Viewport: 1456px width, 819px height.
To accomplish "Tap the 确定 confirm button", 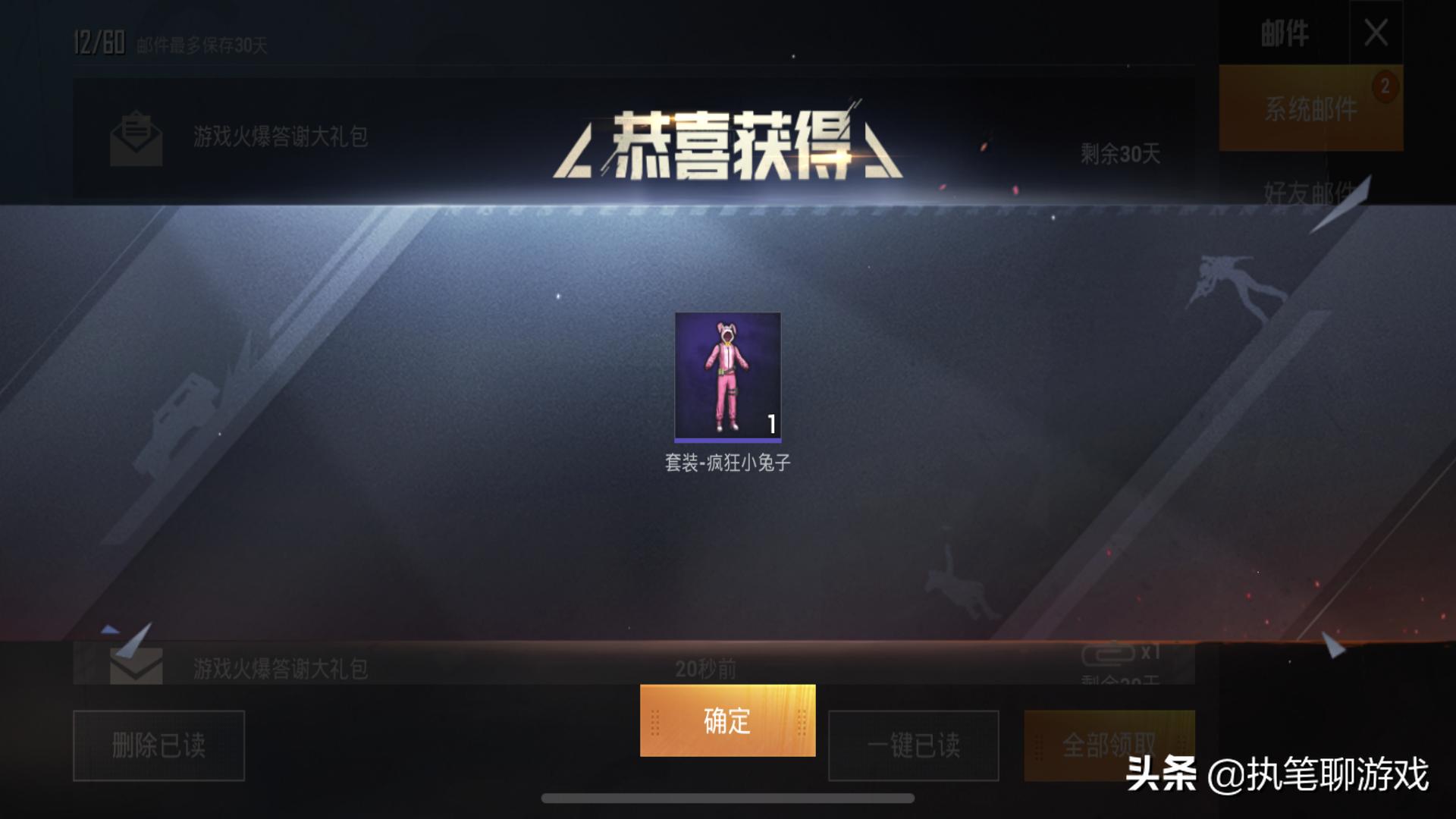I will [x=726, y=721].
